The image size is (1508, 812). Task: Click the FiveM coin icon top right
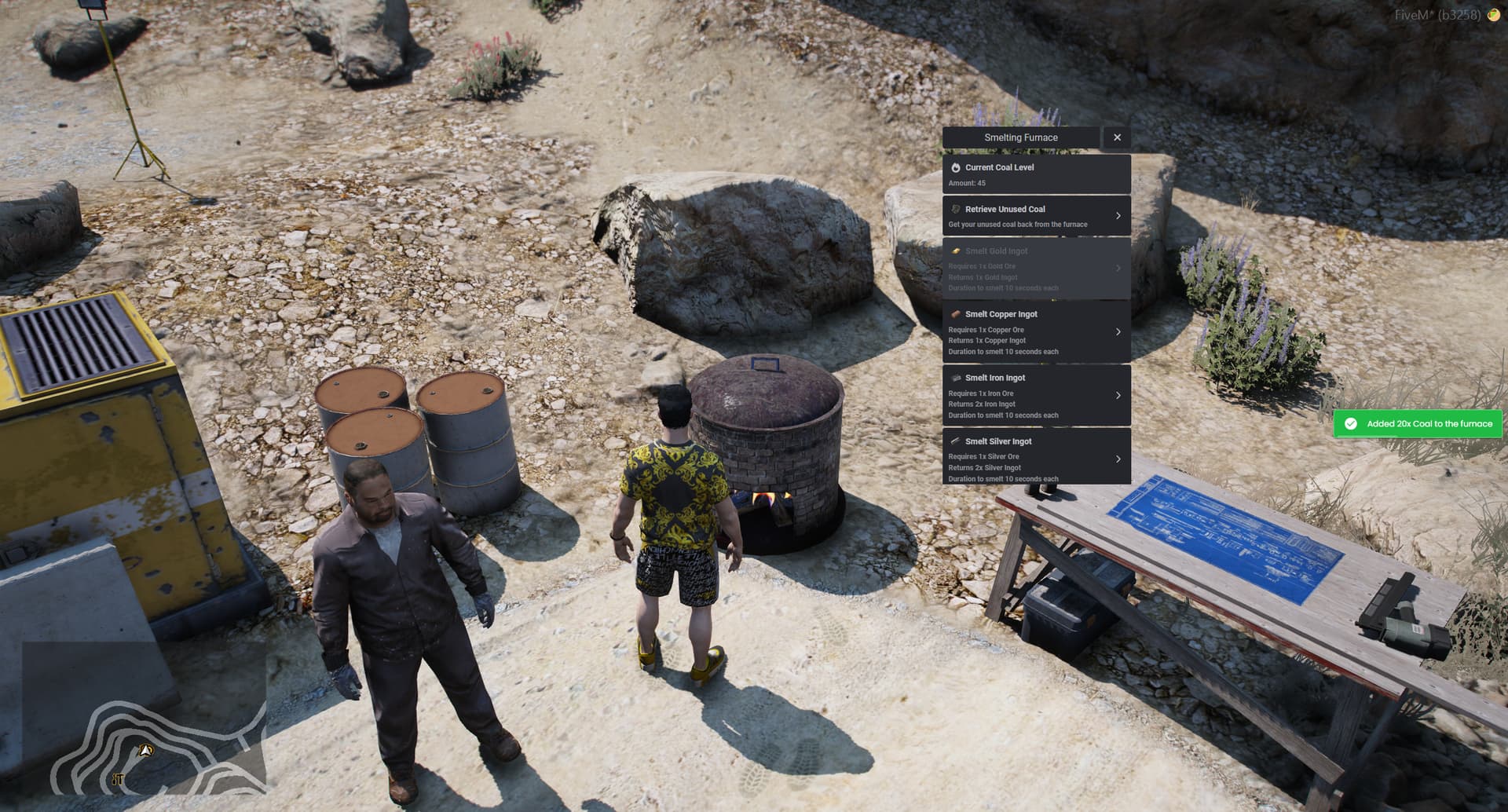(1494, 13)
